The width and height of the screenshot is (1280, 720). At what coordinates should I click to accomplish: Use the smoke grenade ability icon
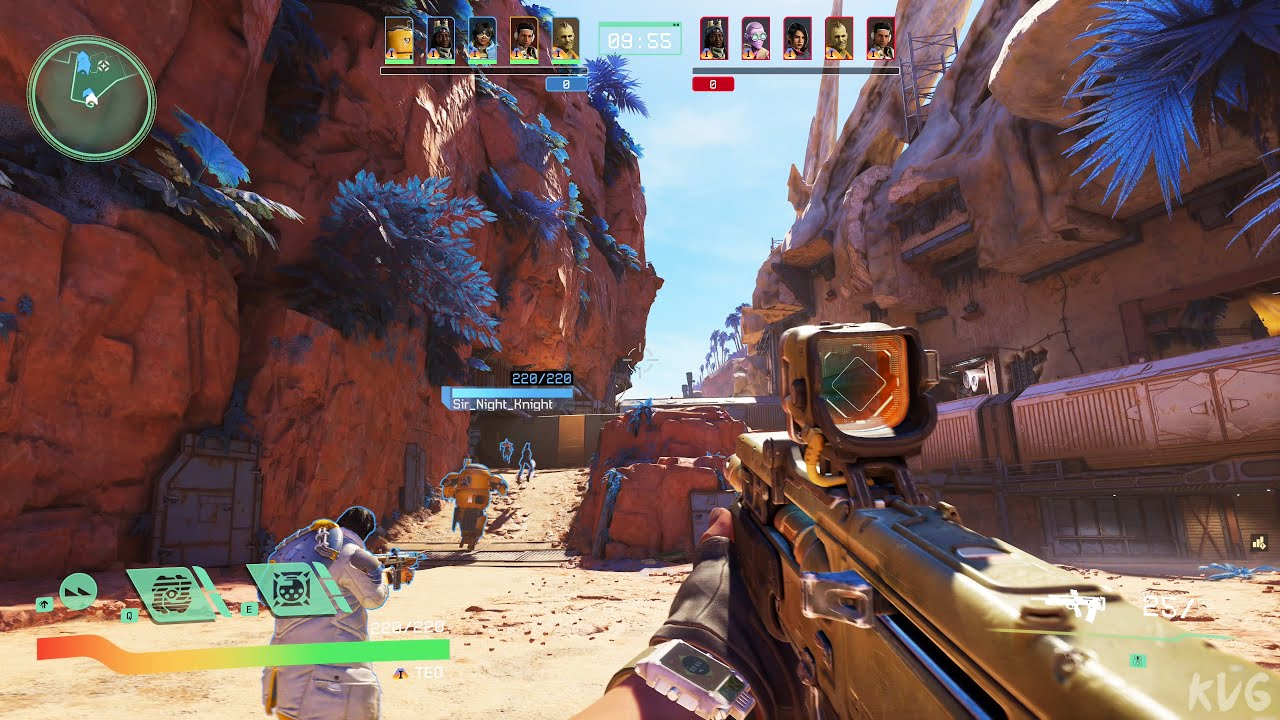[174, 590]
